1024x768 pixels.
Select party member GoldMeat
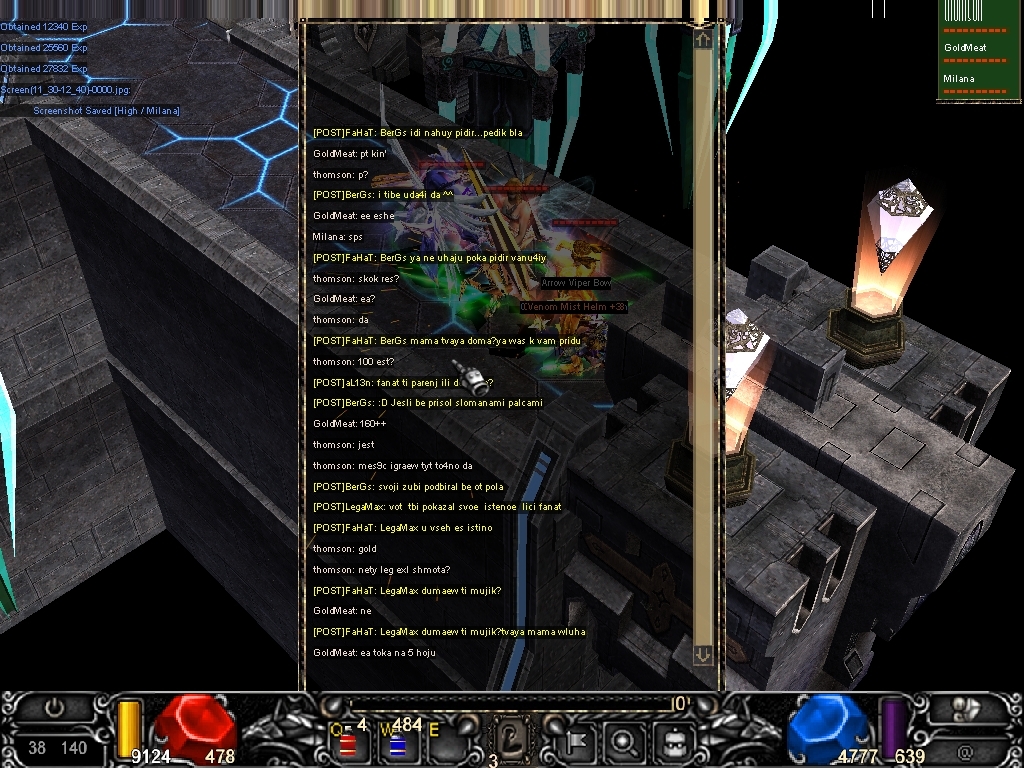coord(965,47)
